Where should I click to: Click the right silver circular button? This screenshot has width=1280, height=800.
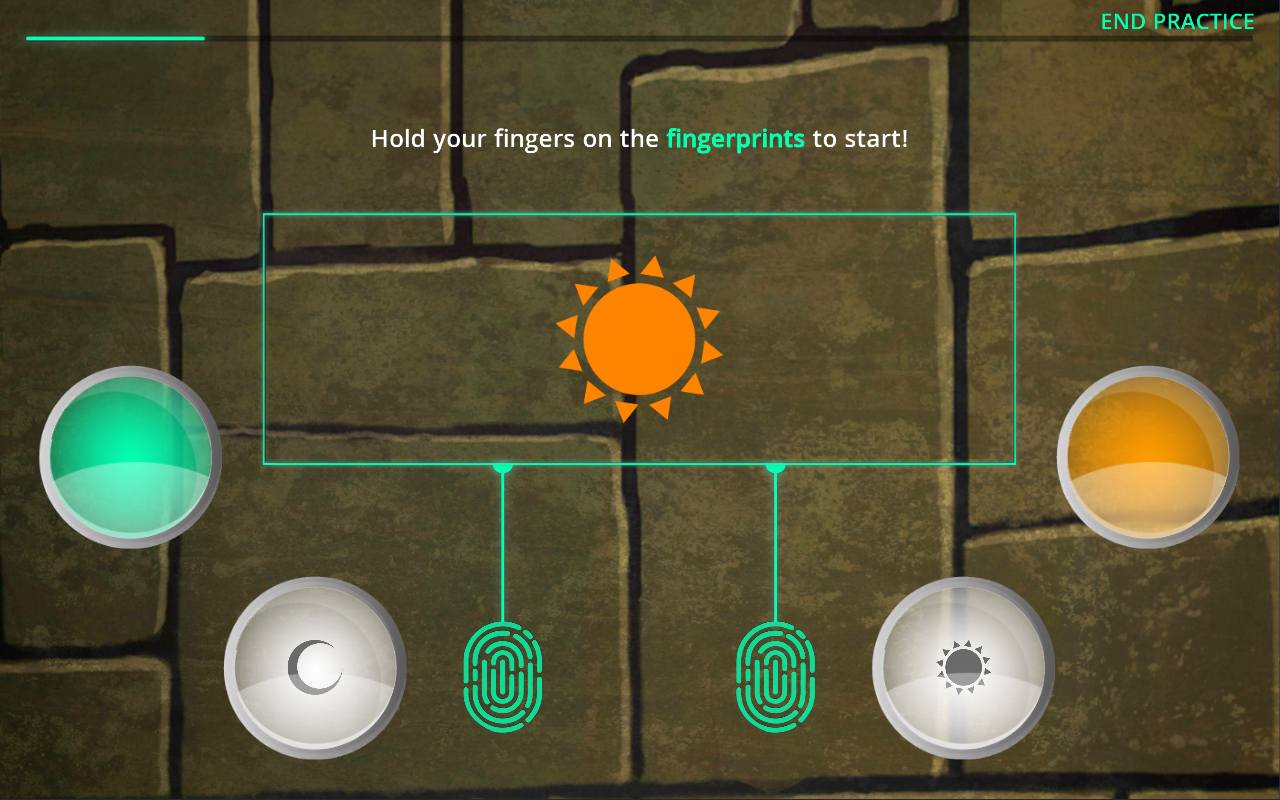[x=963, y=668]
